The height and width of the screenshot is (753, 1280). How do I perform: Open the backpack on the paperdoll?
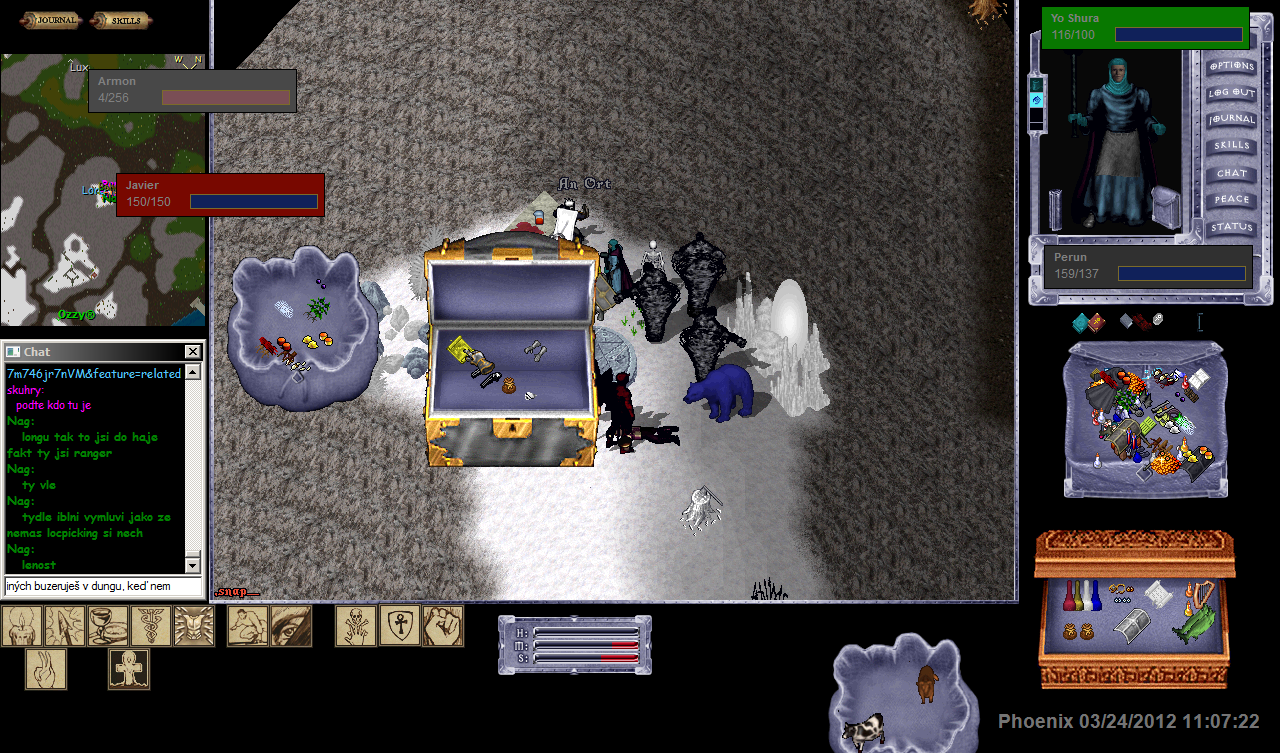1164,208
